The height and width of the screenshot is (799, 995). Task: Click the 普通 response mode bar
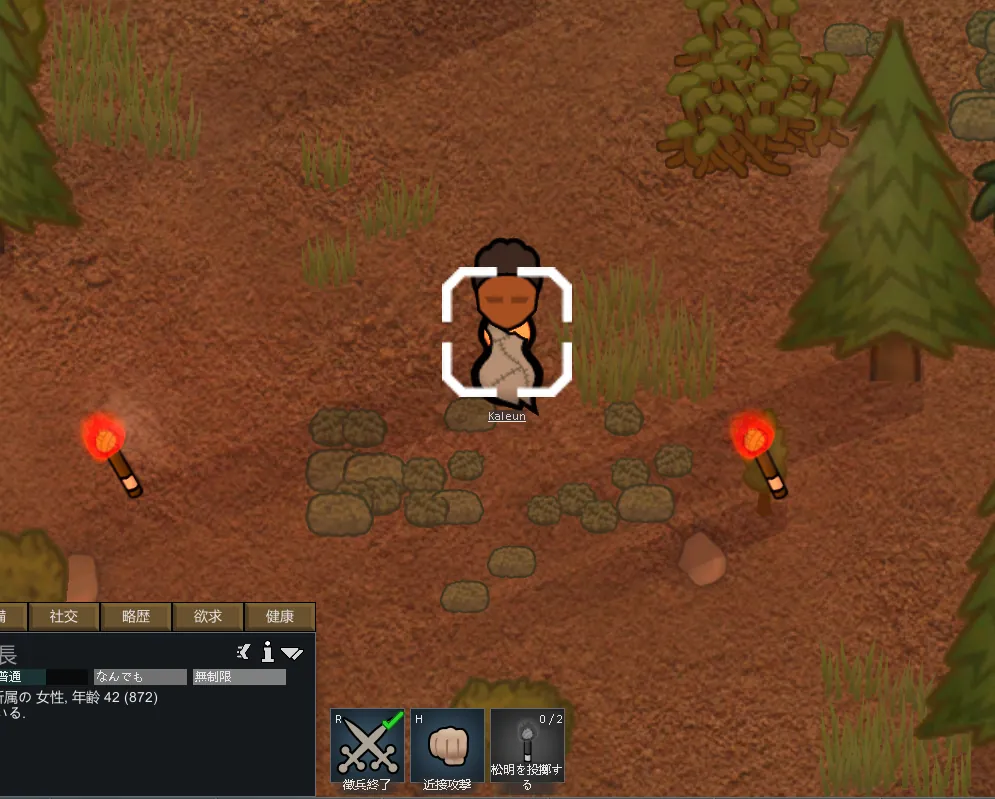42,677
